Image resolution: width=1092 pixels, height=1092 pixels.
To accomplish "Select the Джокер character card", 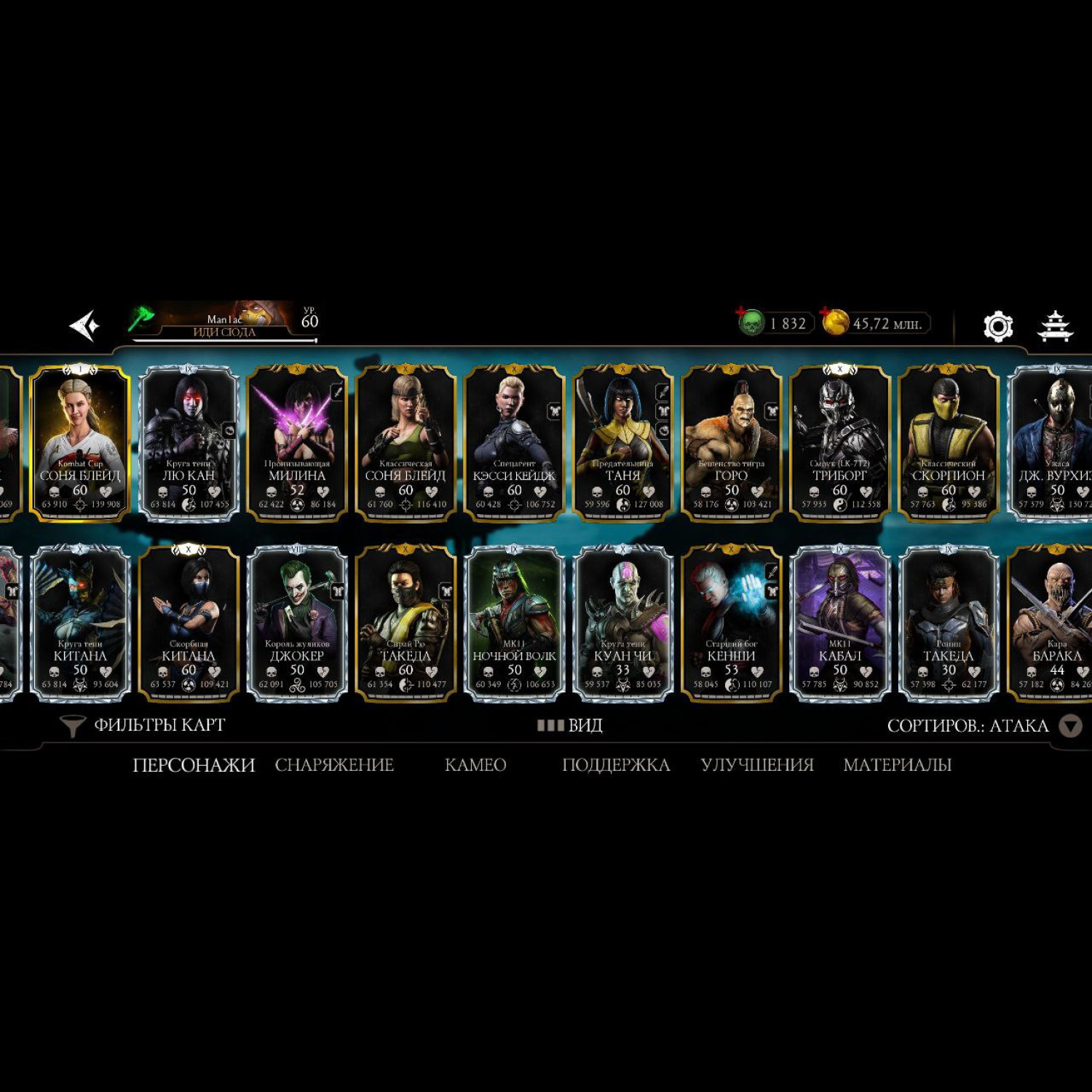I will click(x=297, y=623).
